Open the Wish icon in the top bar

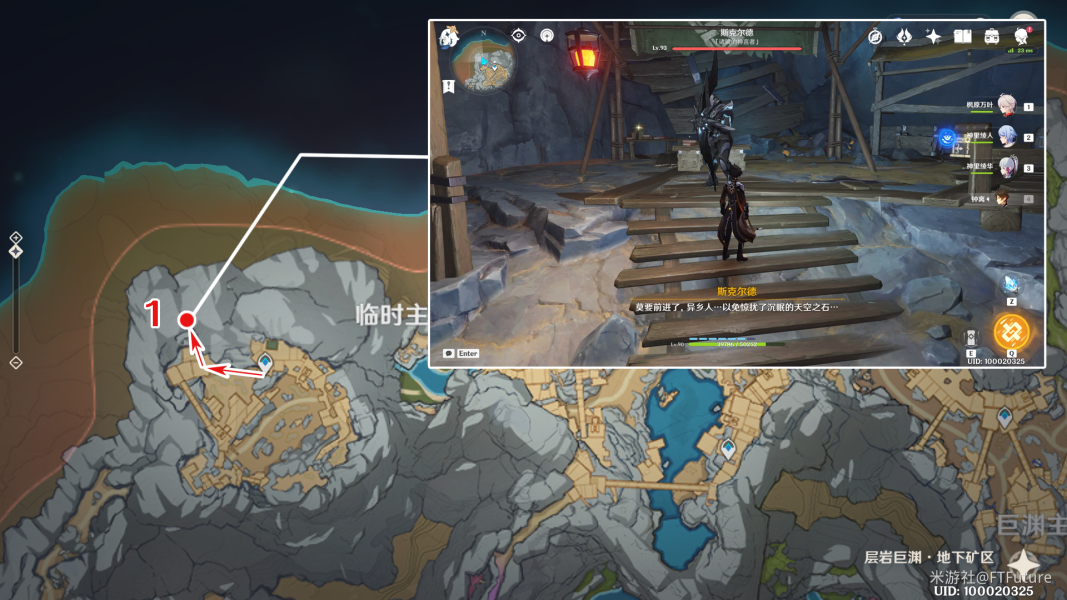[x=904, y=37]
